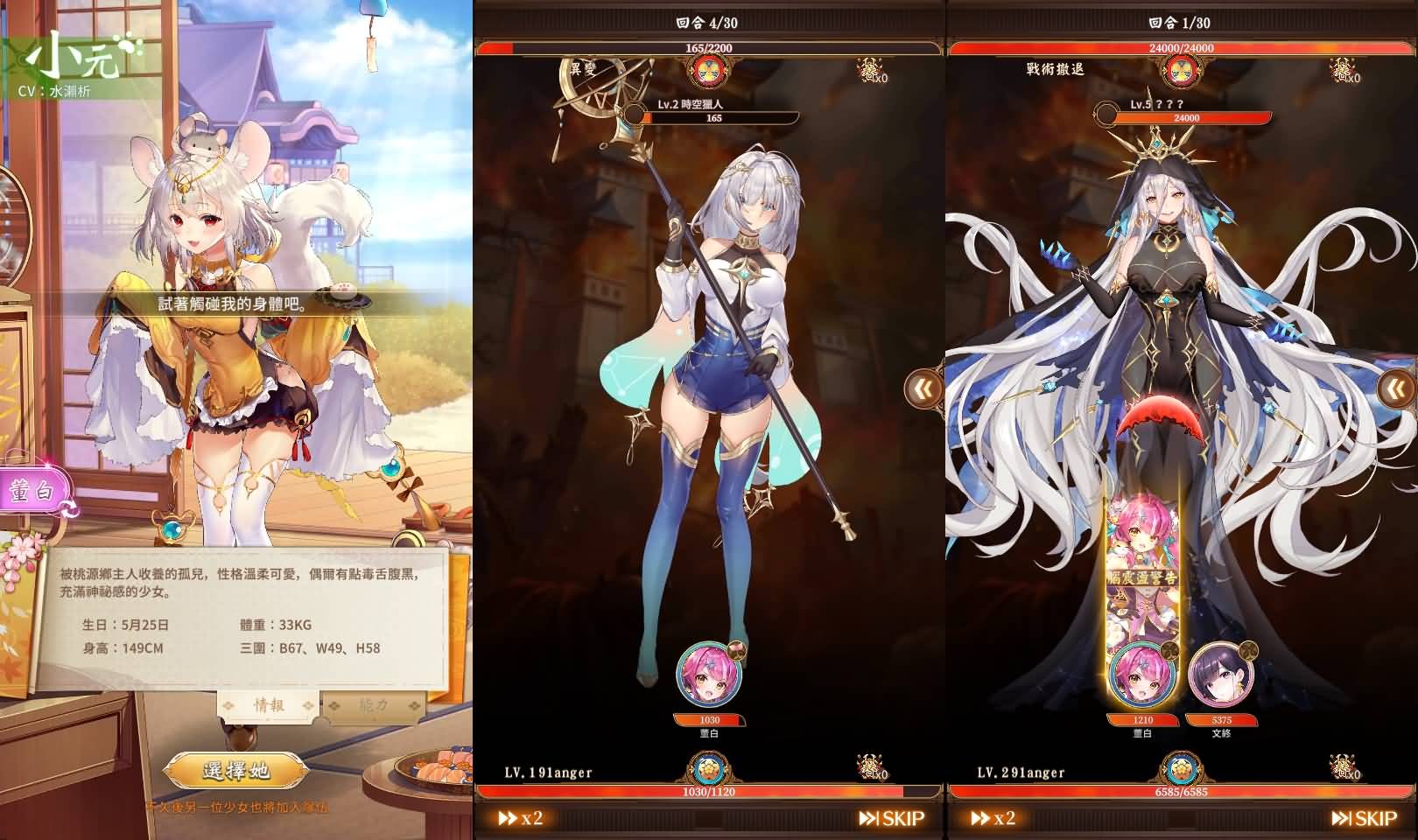Image resolution: width=1418 pixels, height=840 pixels.
Task: Toggle x2 battle speed in right battle
Action: click(x=994, y=819)
